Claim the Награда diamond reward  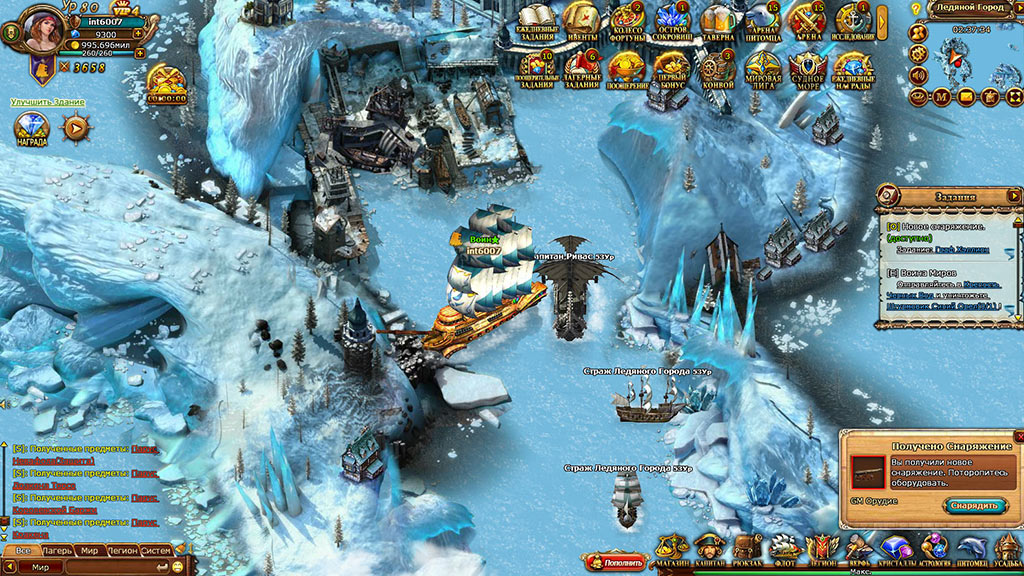[30, 129]
